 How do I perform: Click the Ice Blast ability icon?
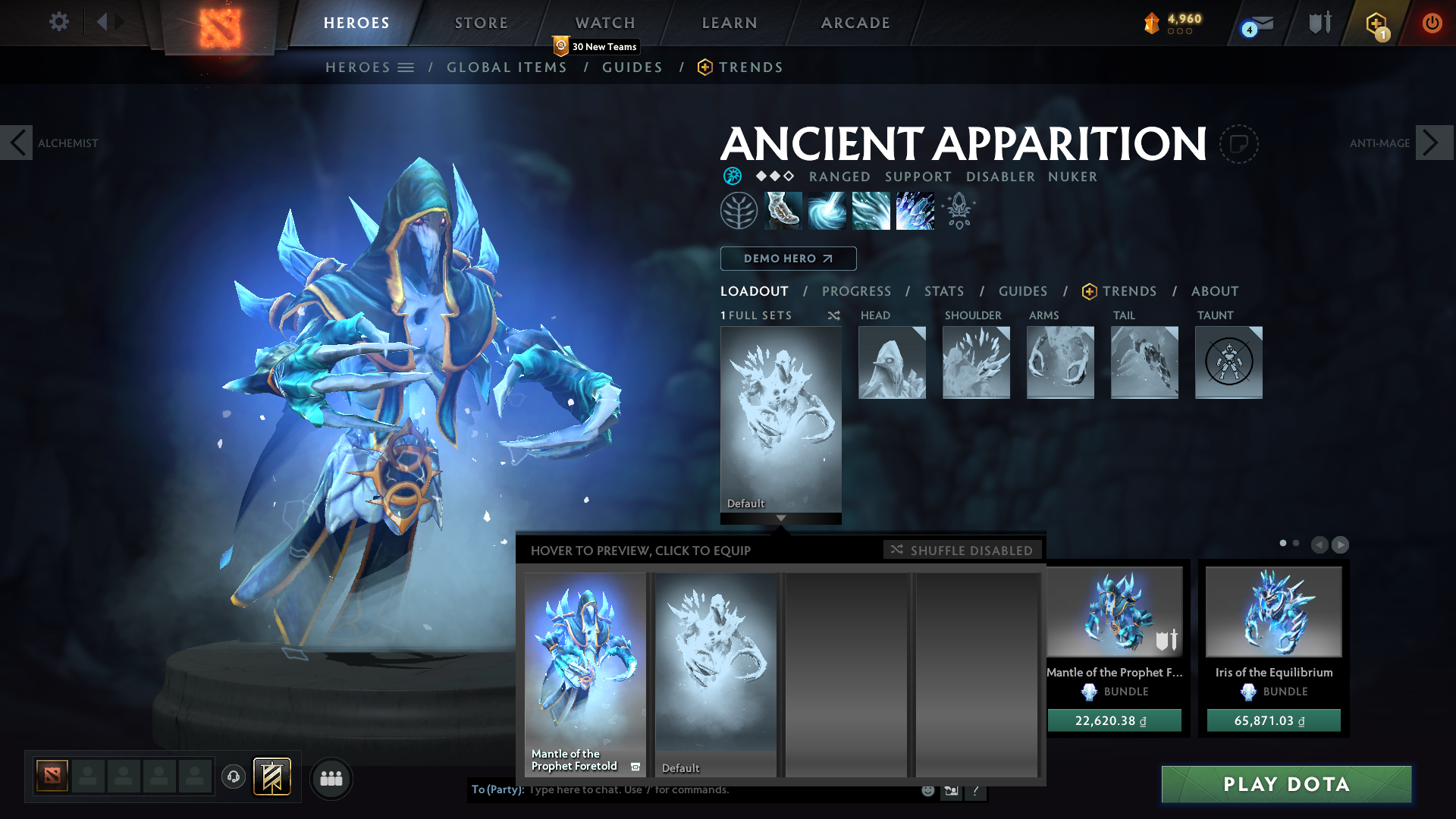click(915, 210)
